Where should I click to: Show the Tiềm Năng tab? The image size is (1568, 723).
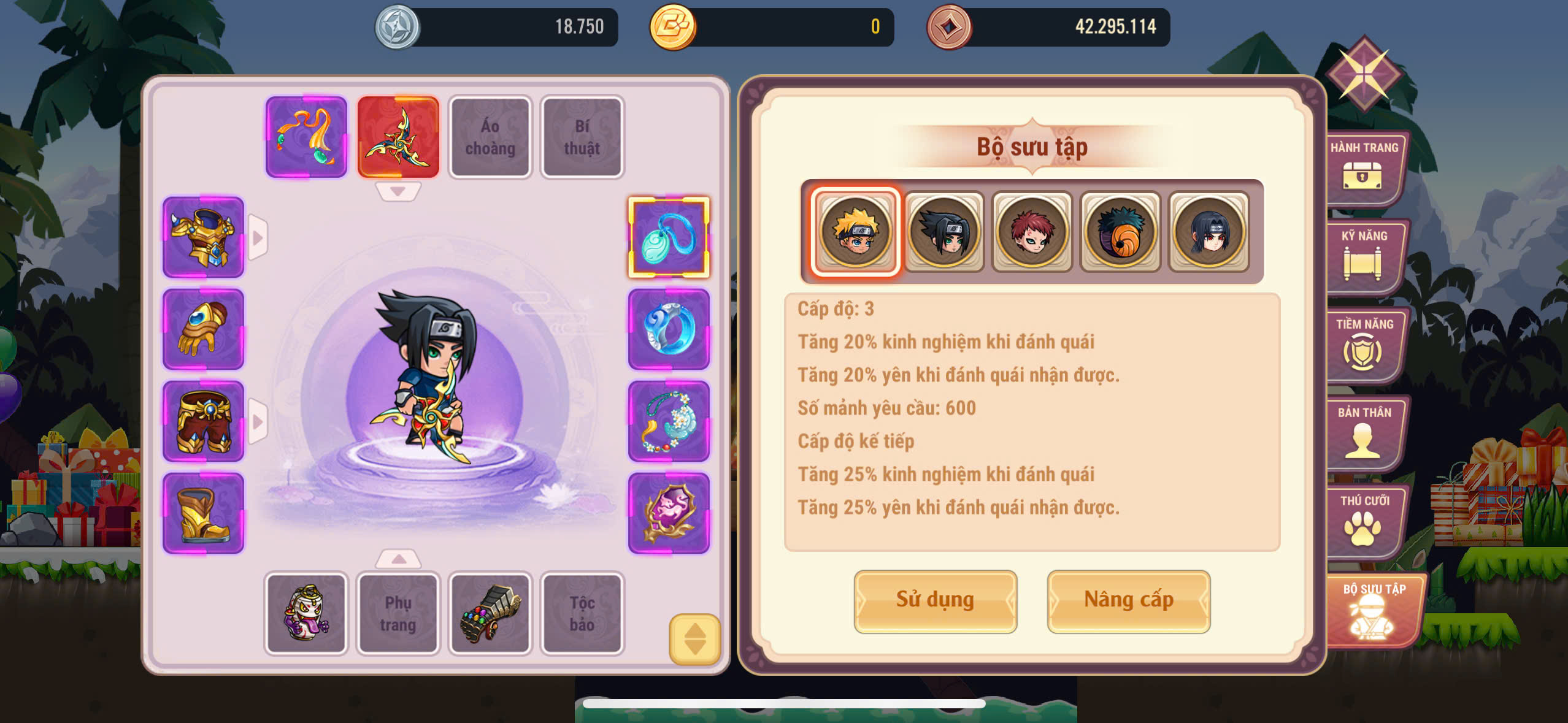coord(1364,345)
